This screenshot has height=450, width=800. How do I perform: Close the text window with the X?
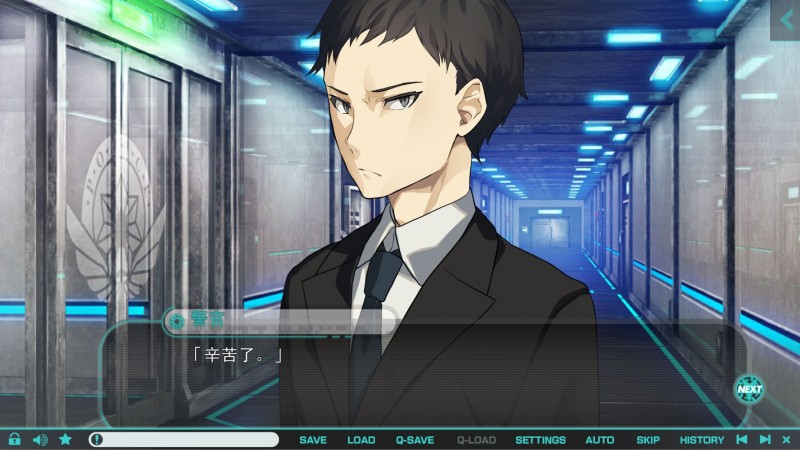tap(787, 439)
